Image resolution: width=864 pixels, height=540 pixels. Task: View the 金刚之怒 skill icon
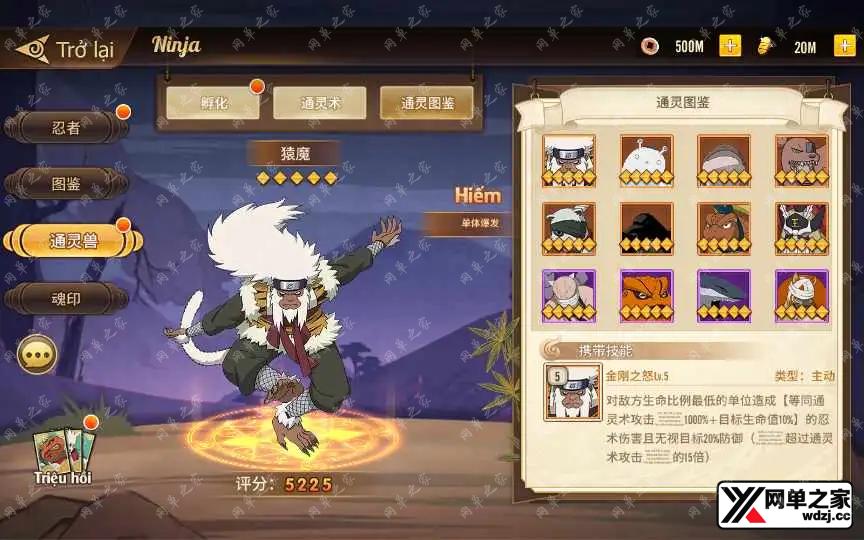[x=572, y=391]
